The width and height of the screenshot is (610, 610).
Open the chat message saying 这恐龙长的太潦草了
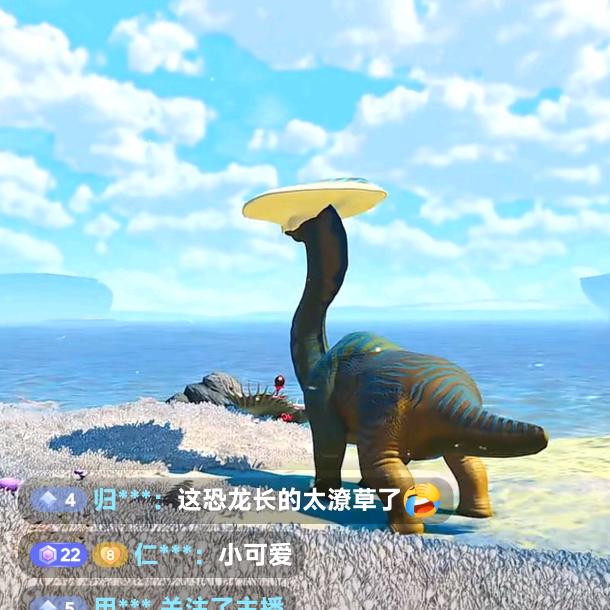point(290,499)
